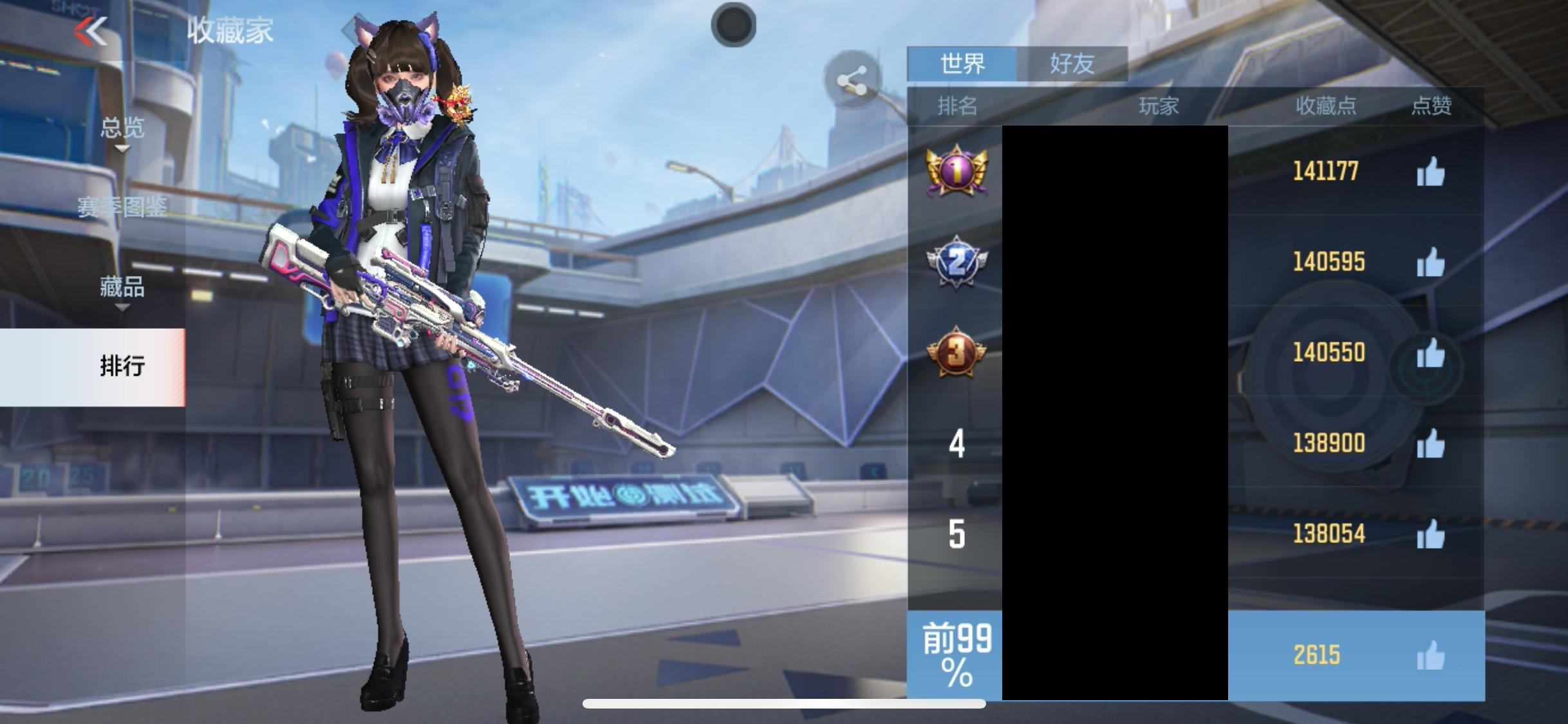Thumbs-up the rank 5 player with 138054 points
The height and width of the screenshot is (724, 1568).
click(1430, 535)
